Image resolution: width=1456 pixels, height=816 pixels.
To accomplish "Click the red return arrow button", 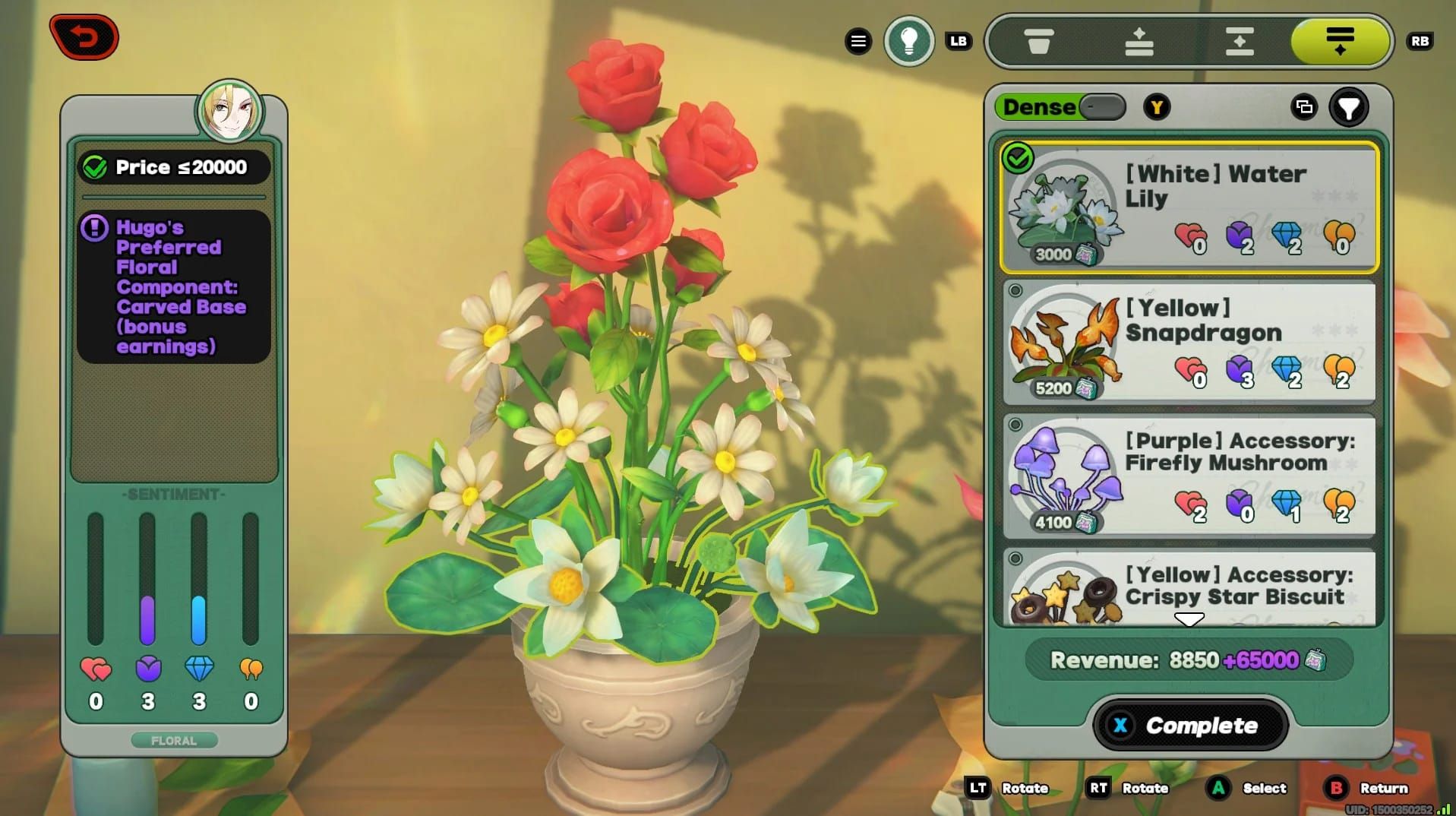I will (84, 37).
